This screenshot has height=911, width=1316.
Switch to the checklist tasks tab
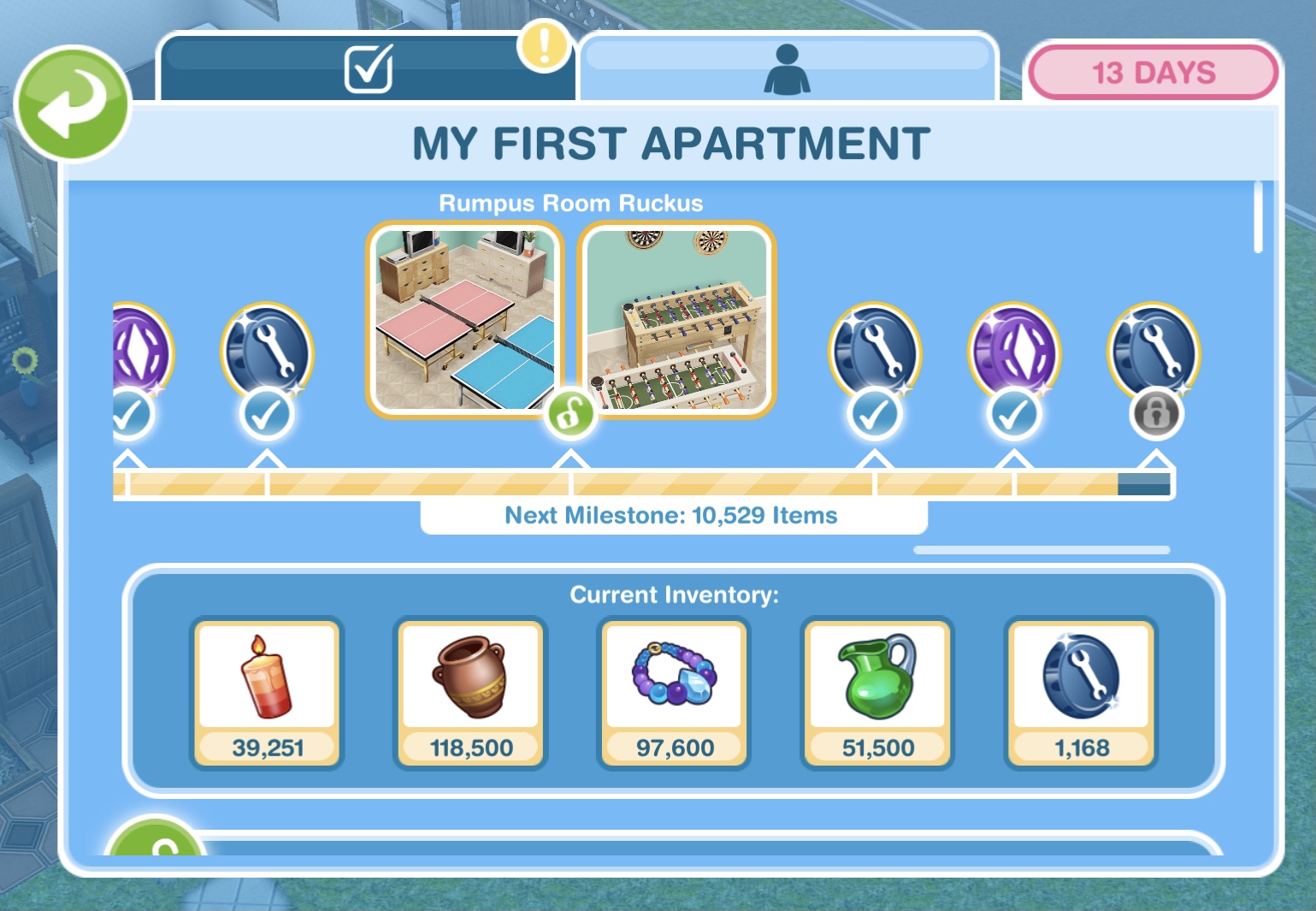368,68
